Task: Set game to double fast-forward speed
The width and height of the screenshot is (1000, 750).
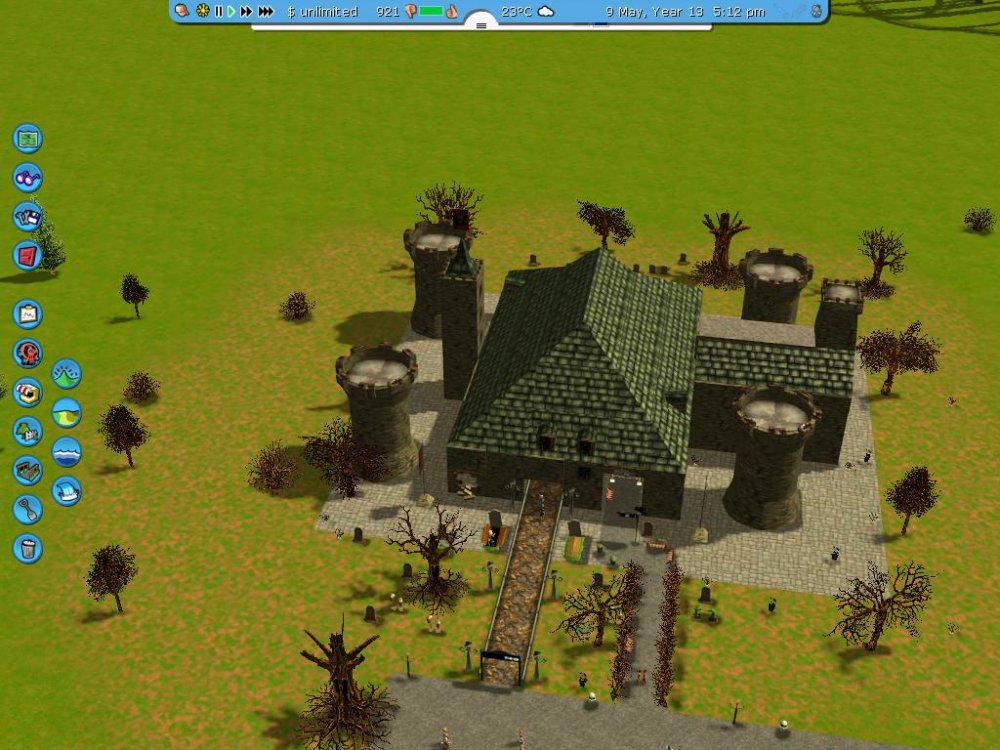Action: [x=246, y=11]
